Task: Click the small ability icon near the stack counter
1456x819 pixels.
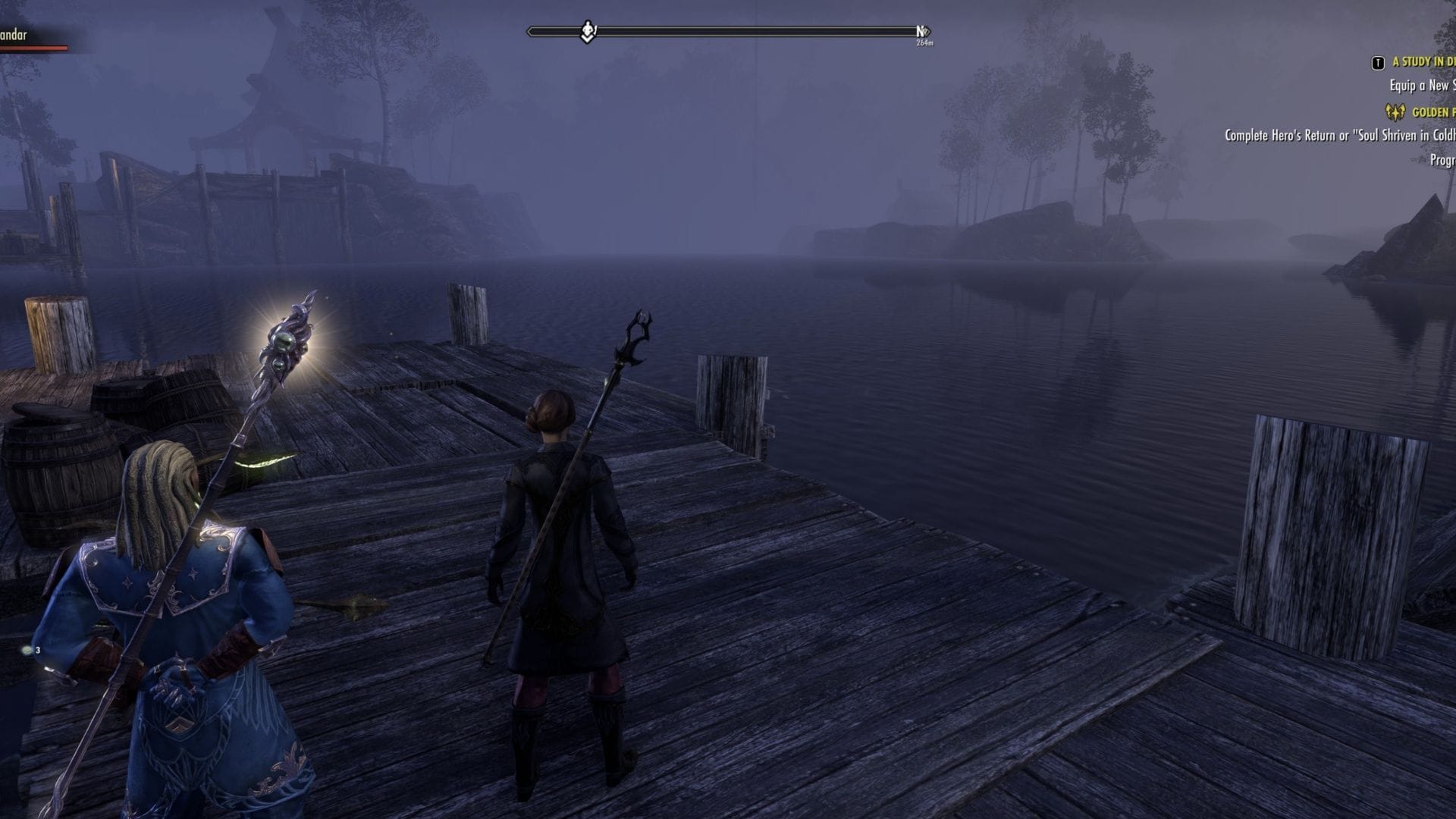Action: tap(27, 650)
